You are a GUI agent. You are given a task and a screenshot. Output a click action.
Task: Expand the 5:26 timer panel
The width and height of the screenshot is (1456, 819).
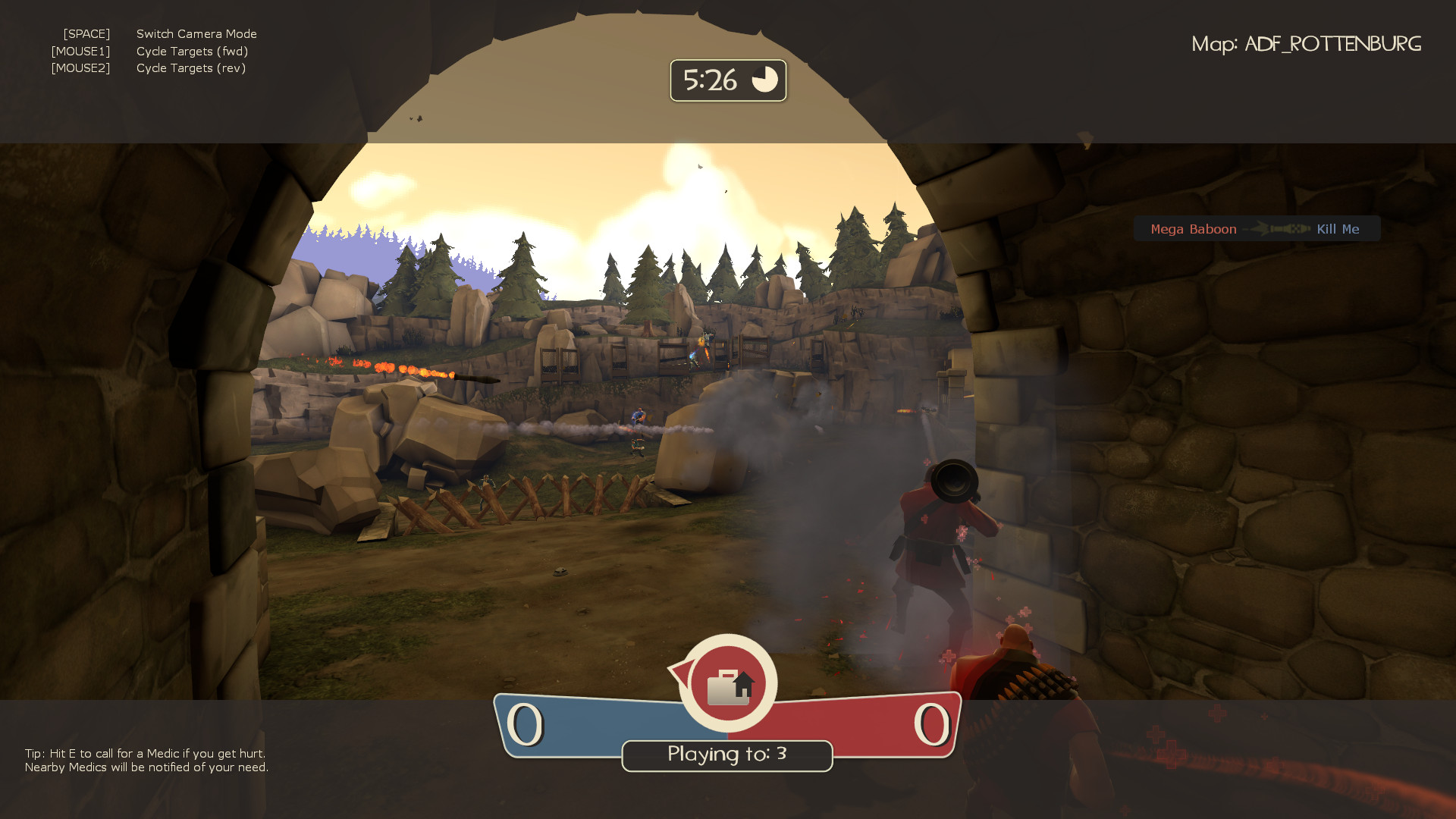pos(727,80)
